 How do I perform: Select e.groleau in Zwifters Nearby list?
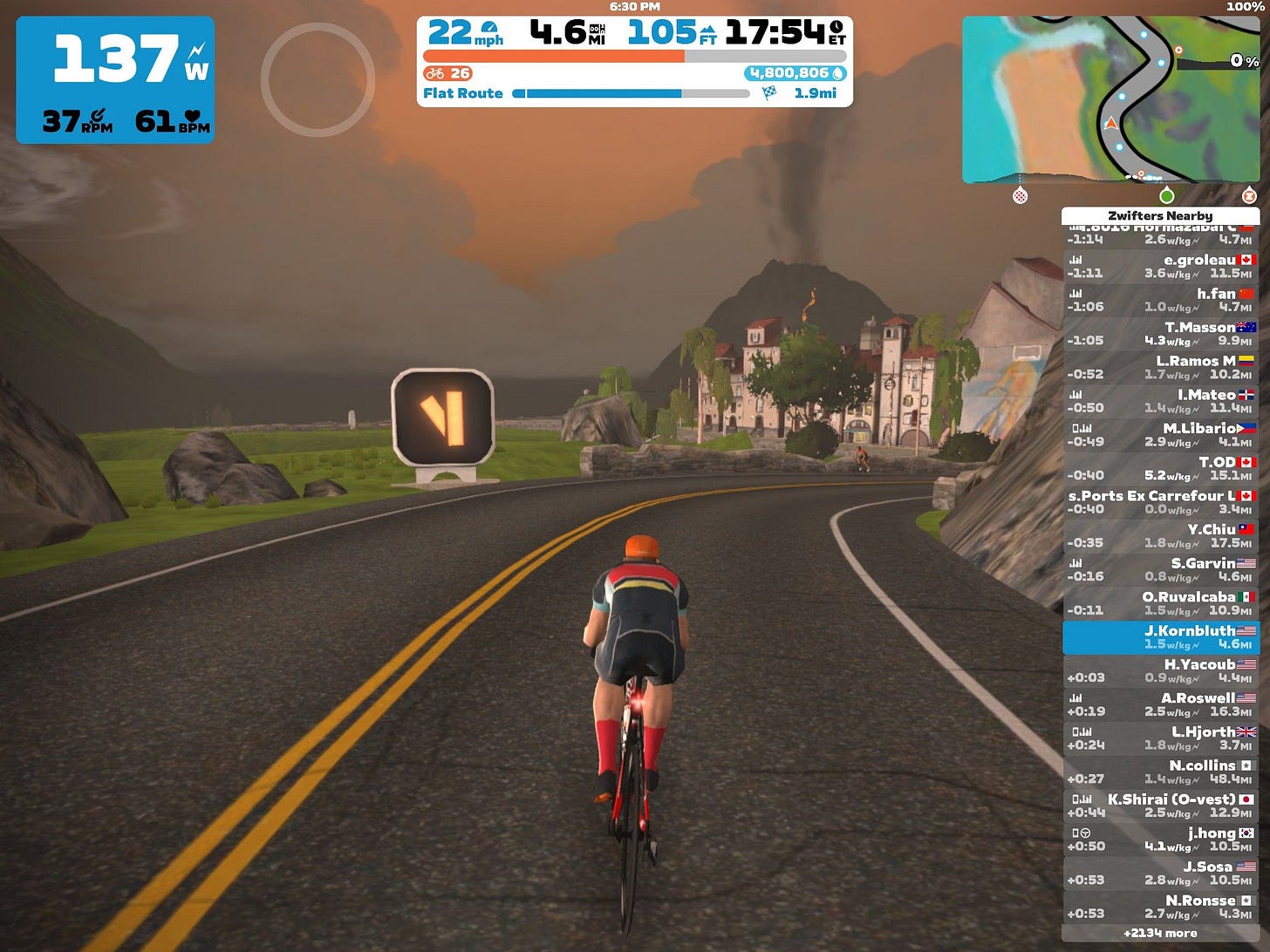coord(1160,266)
